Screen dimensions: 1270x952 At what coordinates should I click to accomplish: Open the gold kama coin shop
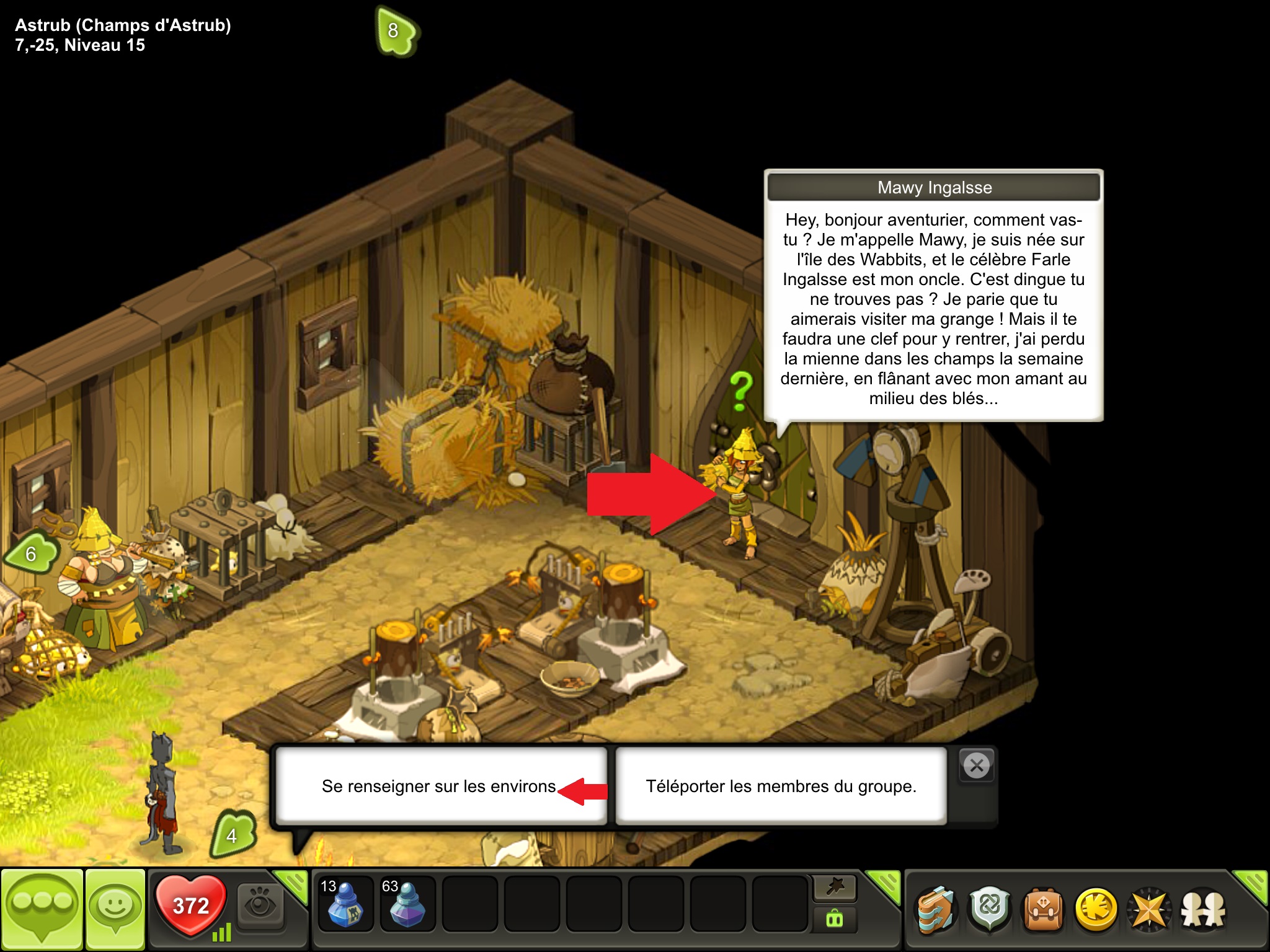(1096, 910)
